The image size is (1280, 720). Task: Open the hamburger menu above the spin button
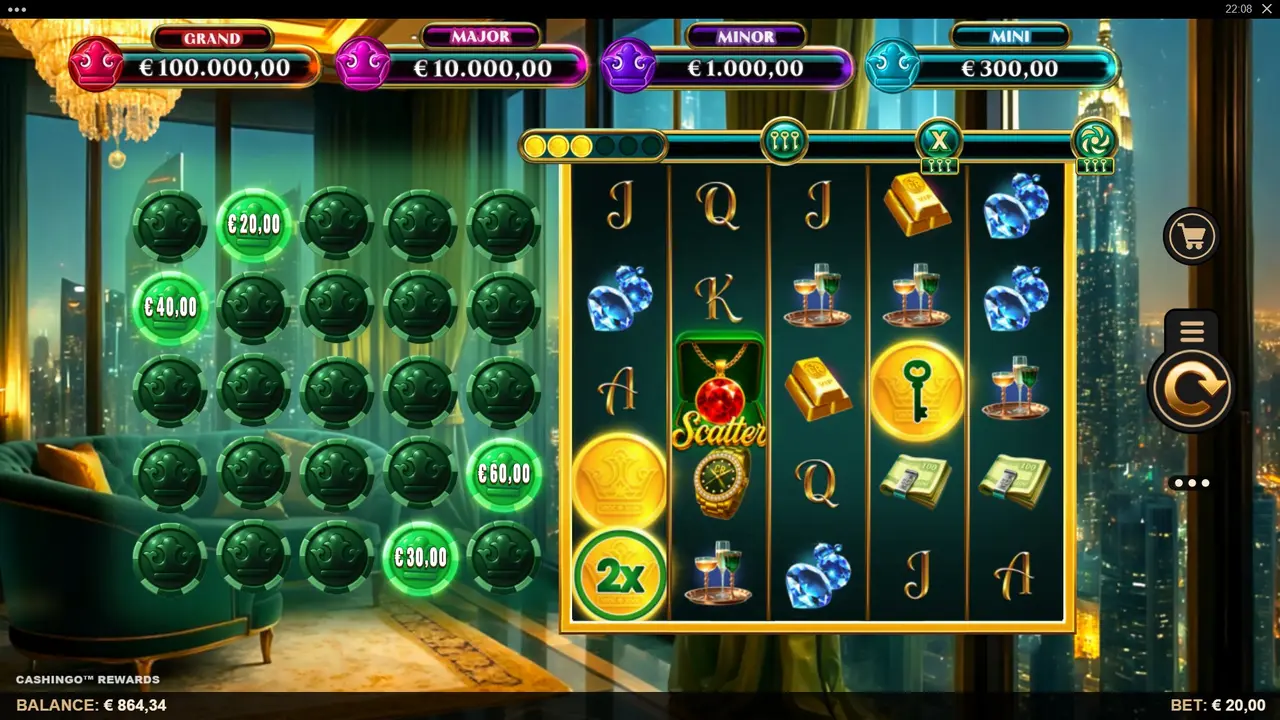(1190, 331)
